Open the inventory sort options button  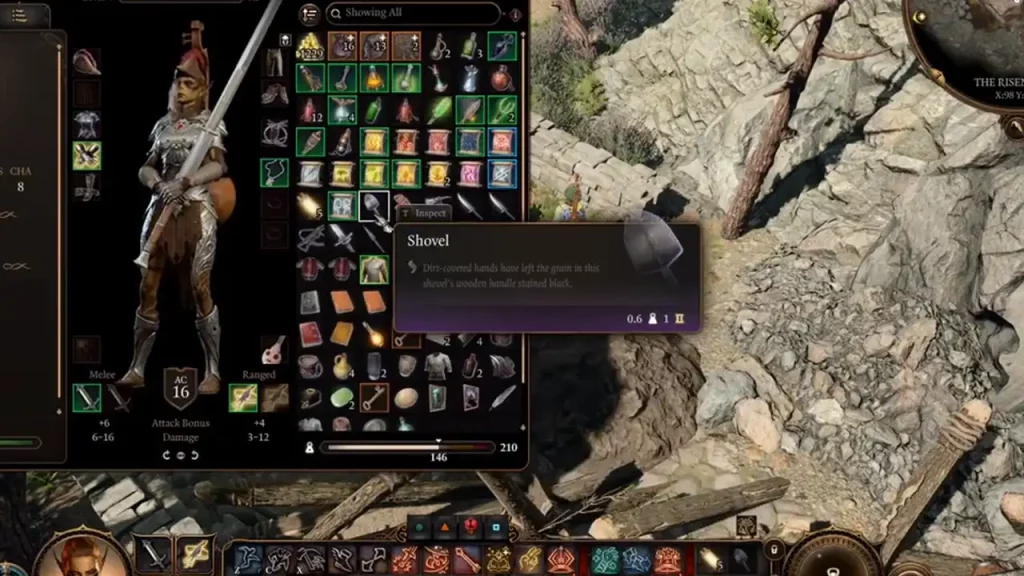pos(309,14)
